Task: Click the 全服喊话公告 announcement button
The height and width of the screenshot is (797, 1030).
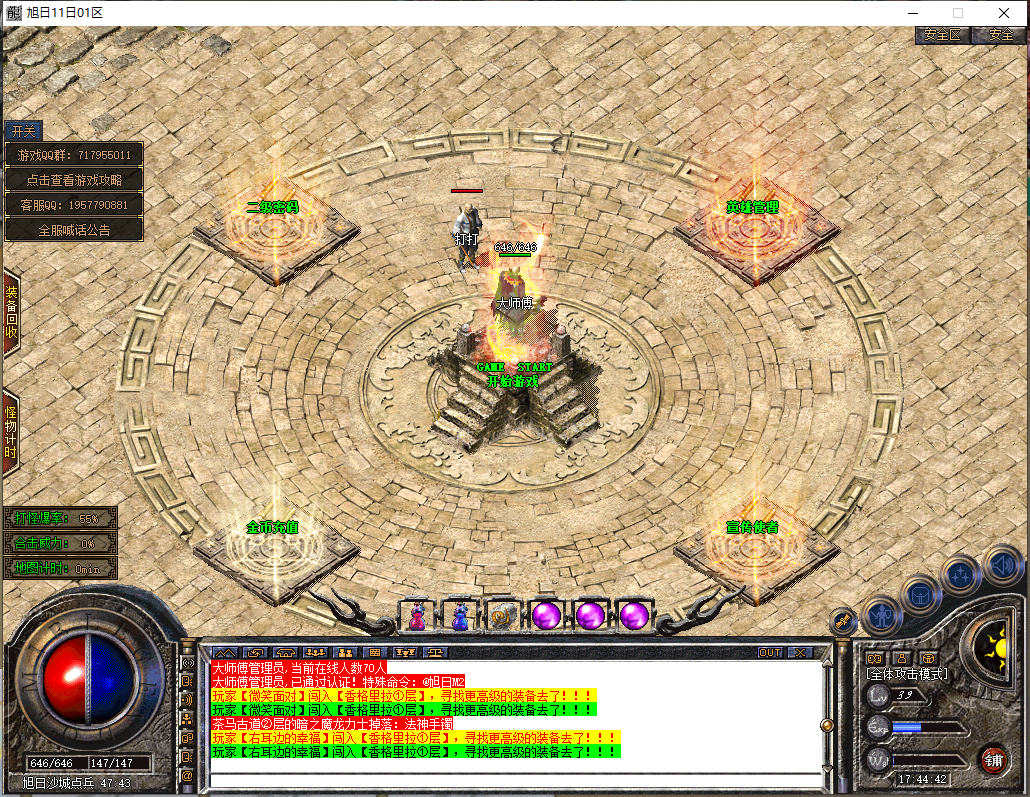Action: [74, 230]
